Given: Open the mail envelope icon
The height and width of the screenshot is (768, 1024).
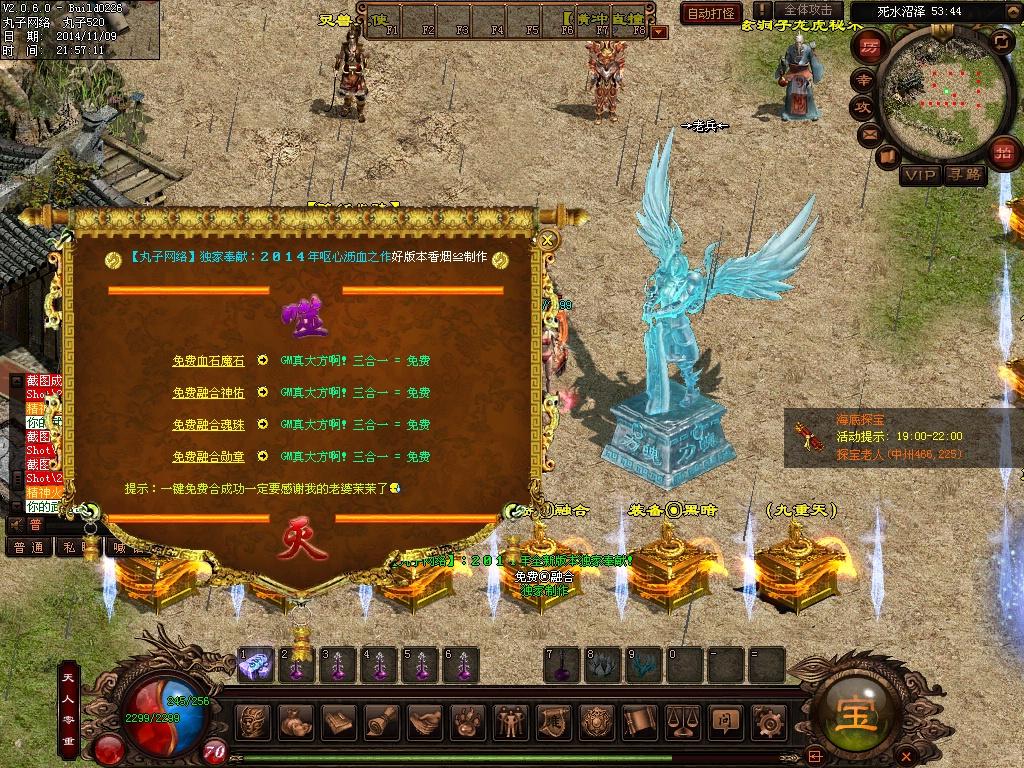Looking at the screenshot, I should point(868,133).
